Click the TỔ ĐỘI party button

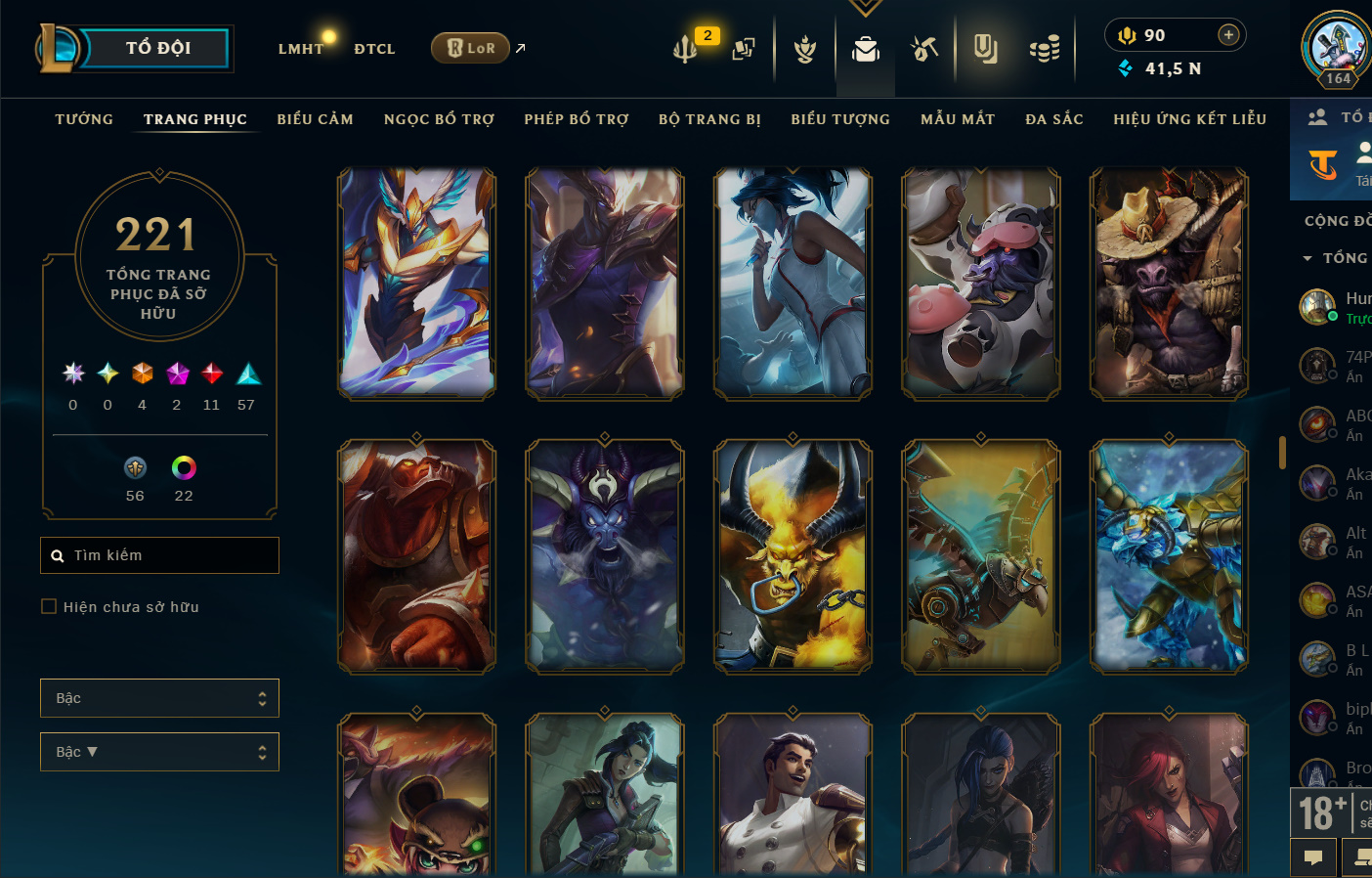[x=156, y=48]
